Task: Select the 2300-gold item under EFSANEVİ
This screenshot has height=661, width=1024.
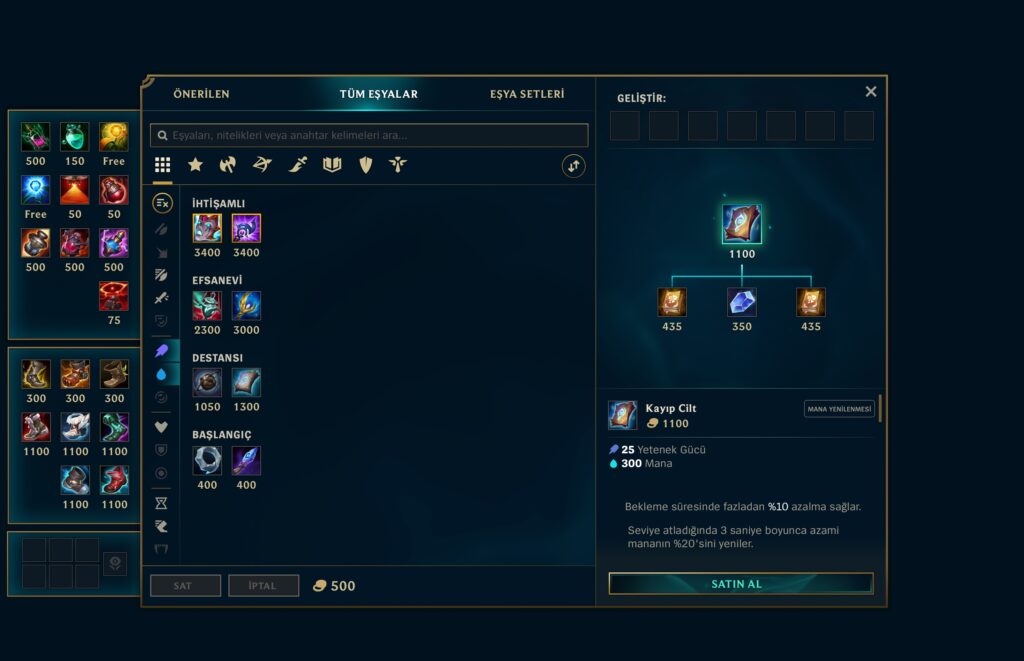Action: click(207, 305)
